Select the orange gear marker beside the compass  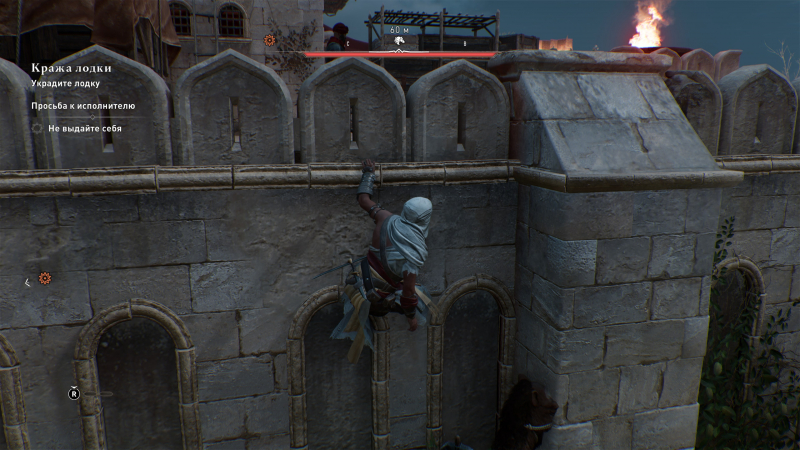click(269, 40)
